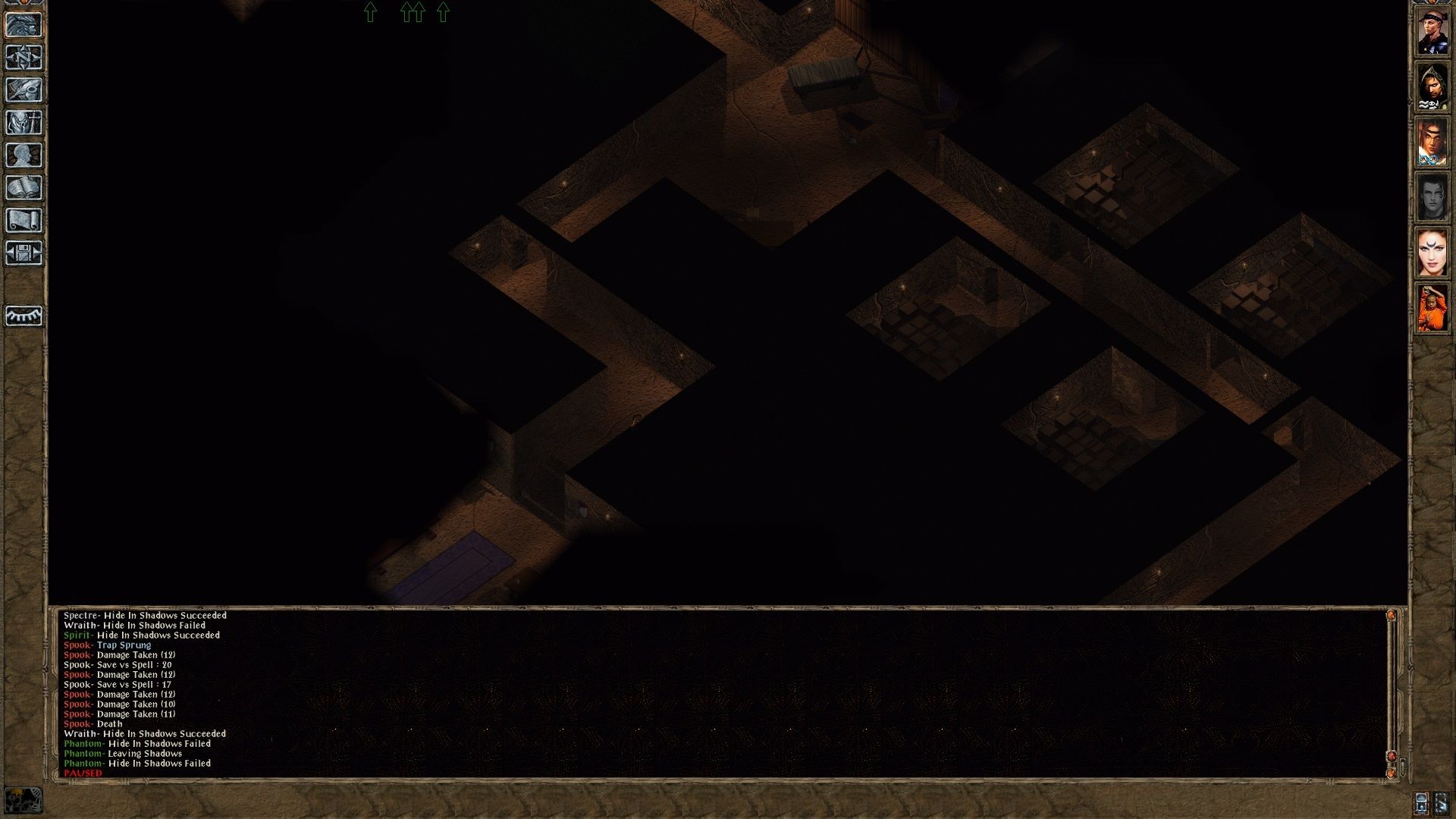Image resolution: width=1456 pixels, height=819 pixels.
Task: Open the inventory screen
Action: (x=24, y=124)
